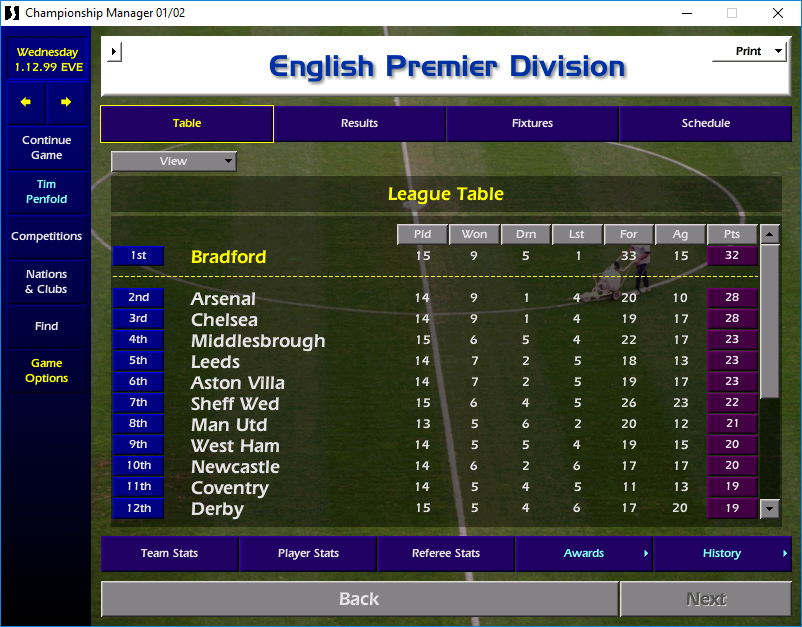
Task: Click the large Back button
Action: click(x=359, y=599)
